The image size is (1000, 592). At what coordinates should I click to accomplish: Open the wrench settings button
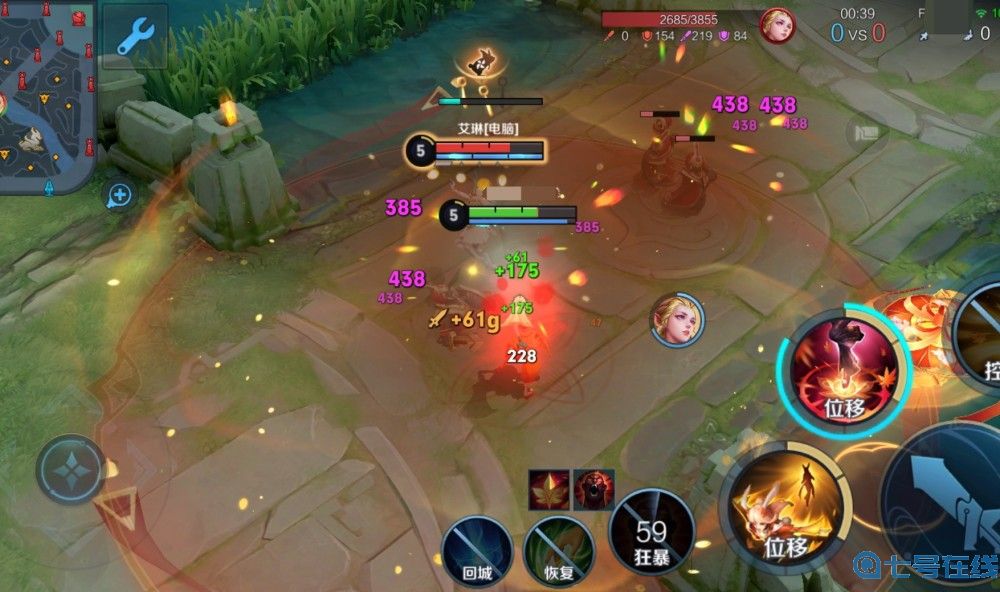click(x=134, y=35)
